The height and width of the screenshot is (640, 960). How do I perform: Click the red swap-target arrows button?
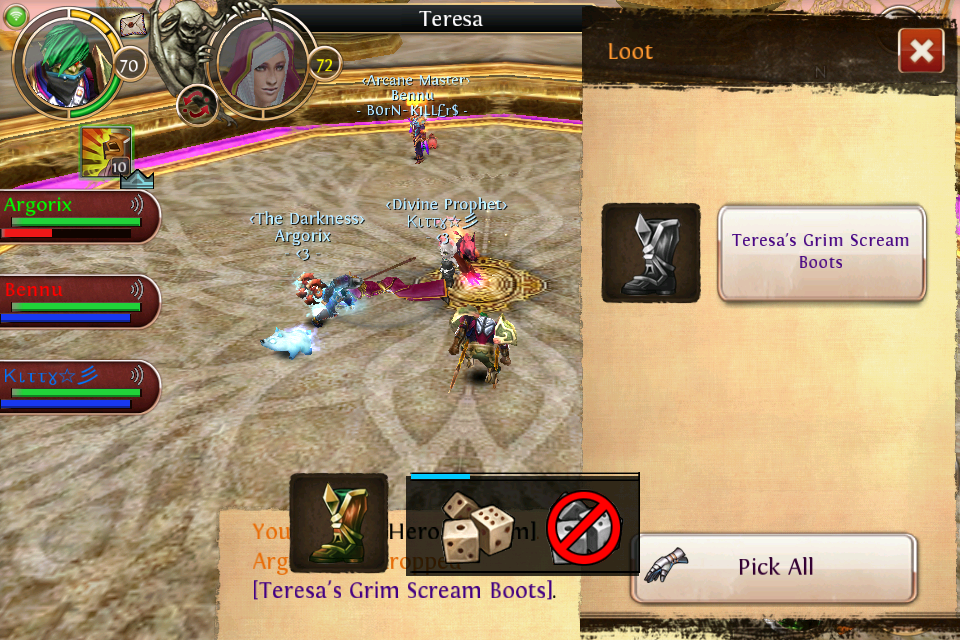[197, 105]
